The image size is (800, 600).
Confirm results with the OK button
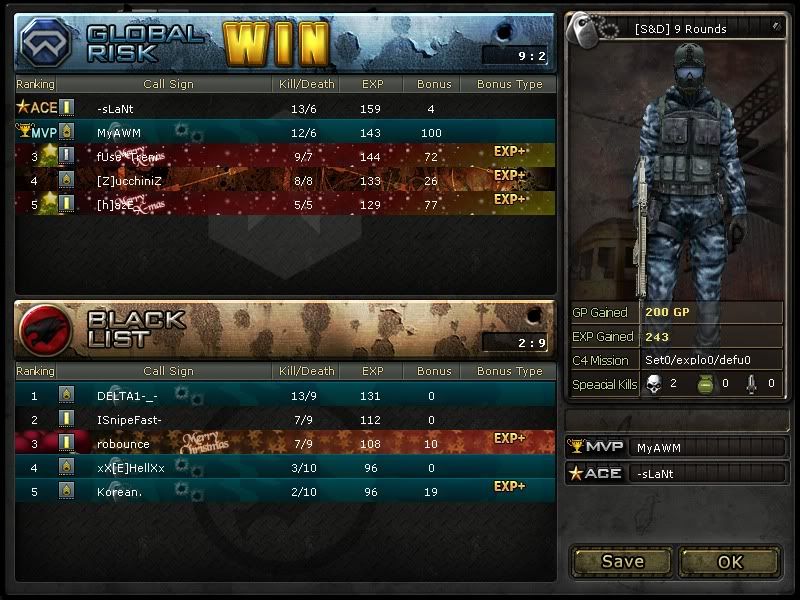pos(730,561)
